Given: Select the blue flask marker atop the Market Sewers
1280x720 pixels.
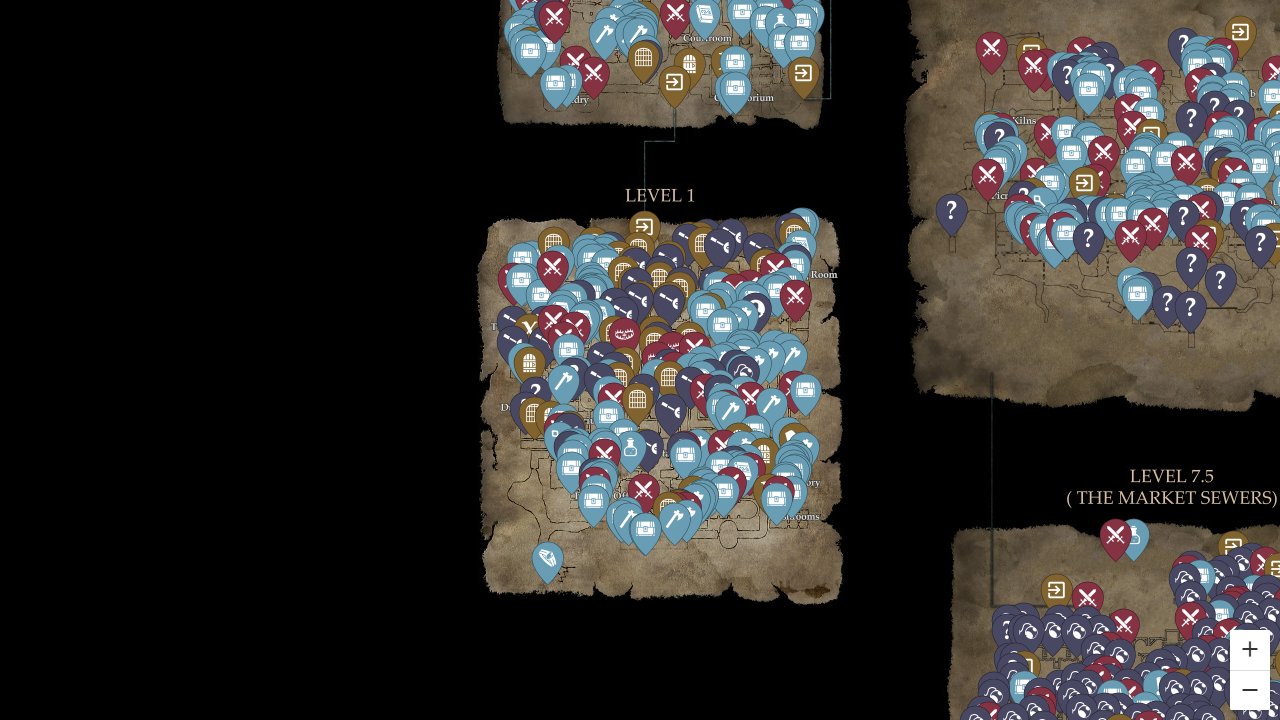Looking at the screenshot, I should [x=1135, y=537].
